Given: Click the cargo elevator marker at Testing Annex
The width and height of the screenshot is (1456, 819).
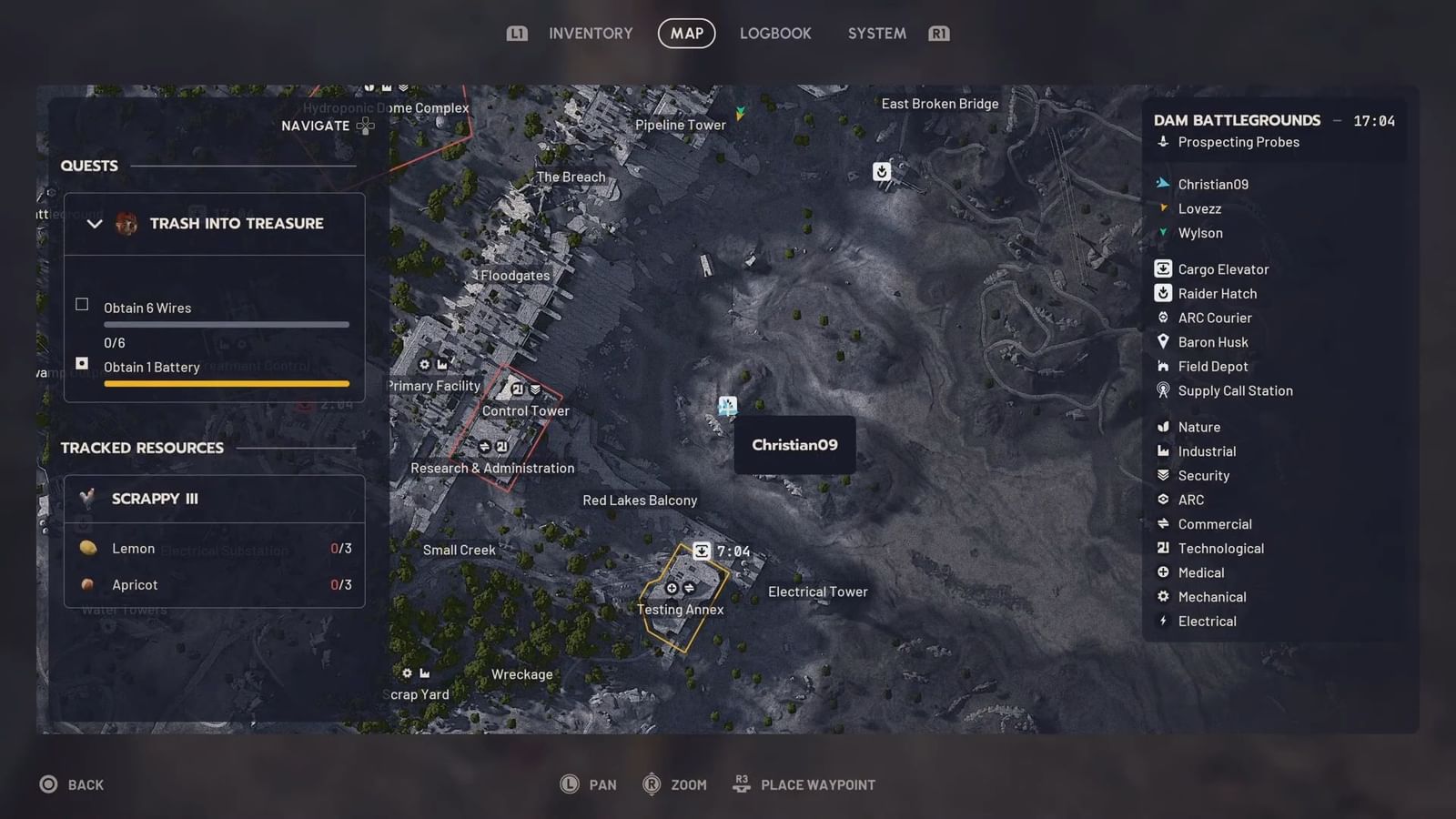Looking at the screenshot, I should pos(701,551).
